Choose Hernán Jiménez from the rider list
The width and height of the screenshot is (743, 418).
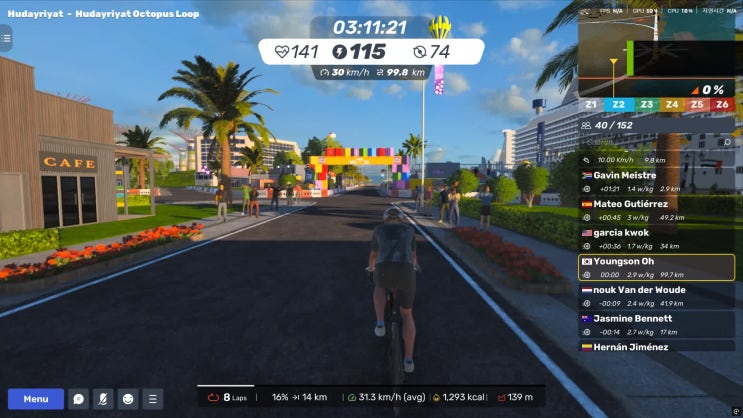(658, 347)
